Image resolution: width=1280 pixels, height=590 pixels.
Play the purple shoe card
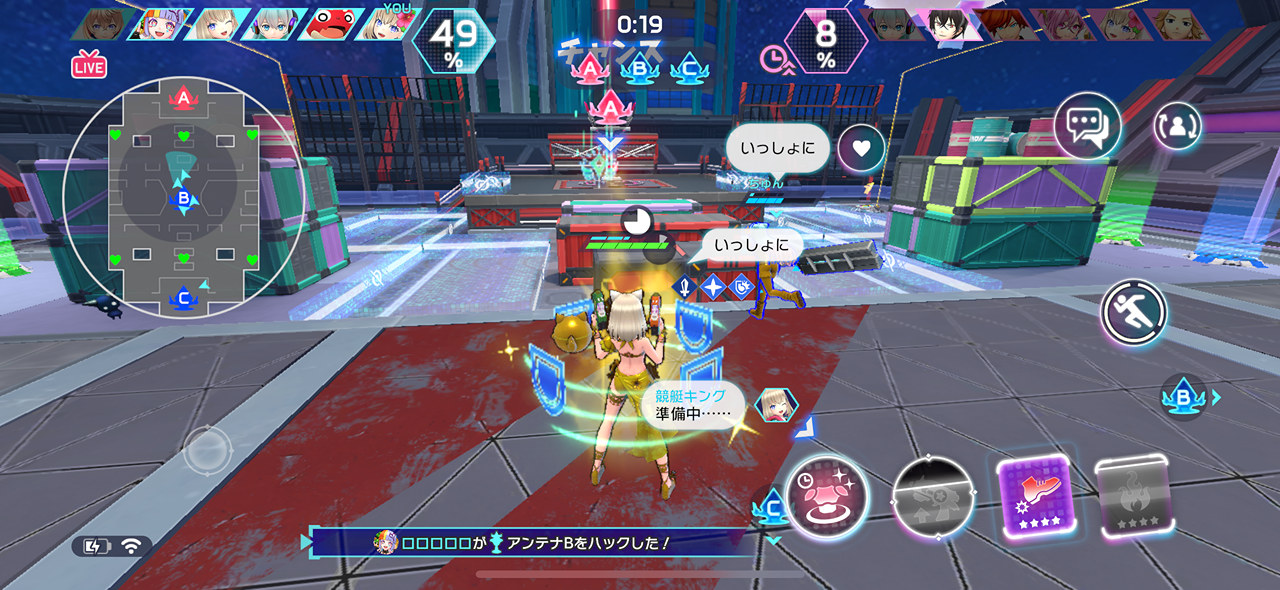click(x=1034, y=496)
